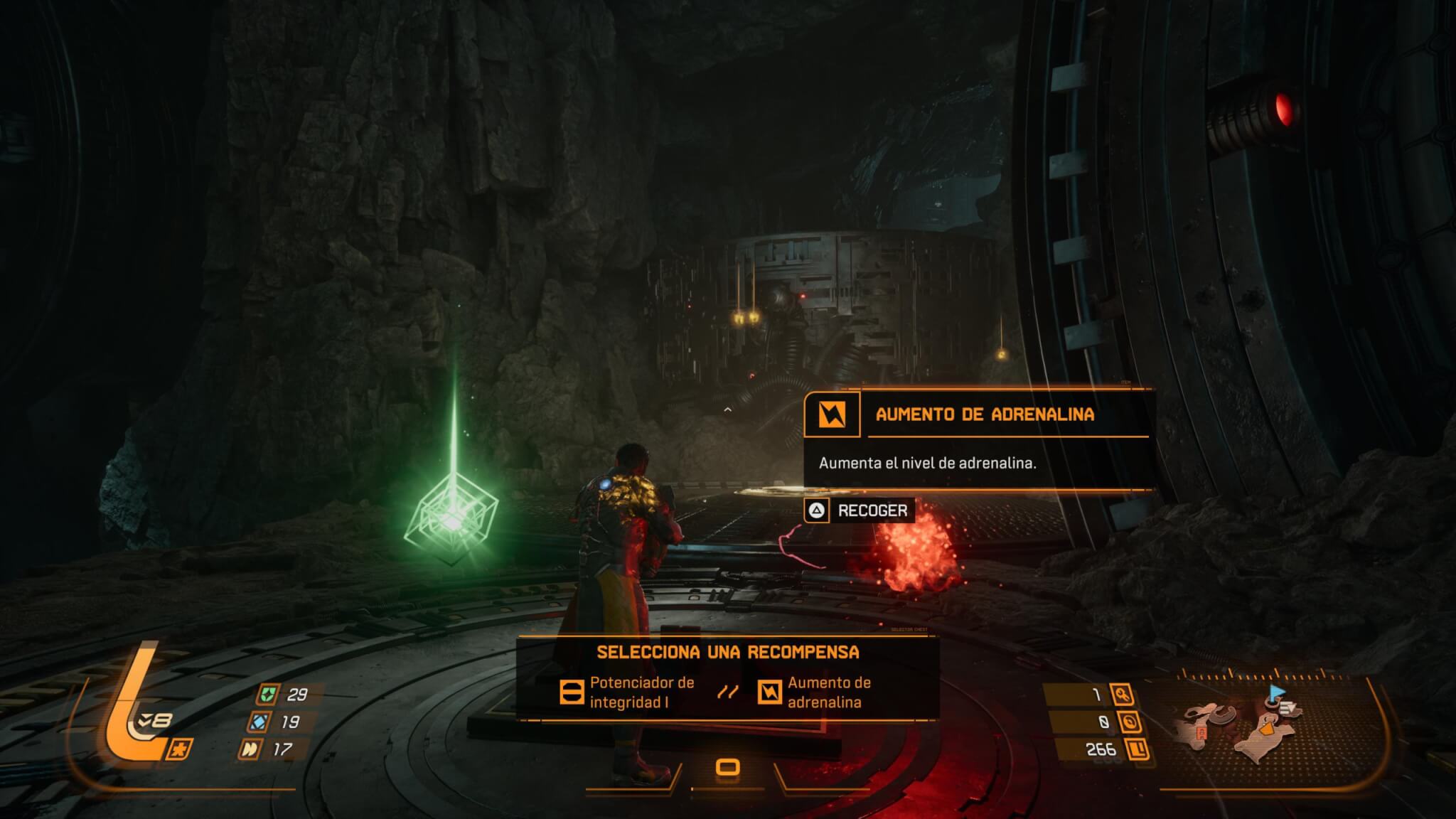
Task: Click the round resource counter icon showing 0
Action: pos(1130,722)
